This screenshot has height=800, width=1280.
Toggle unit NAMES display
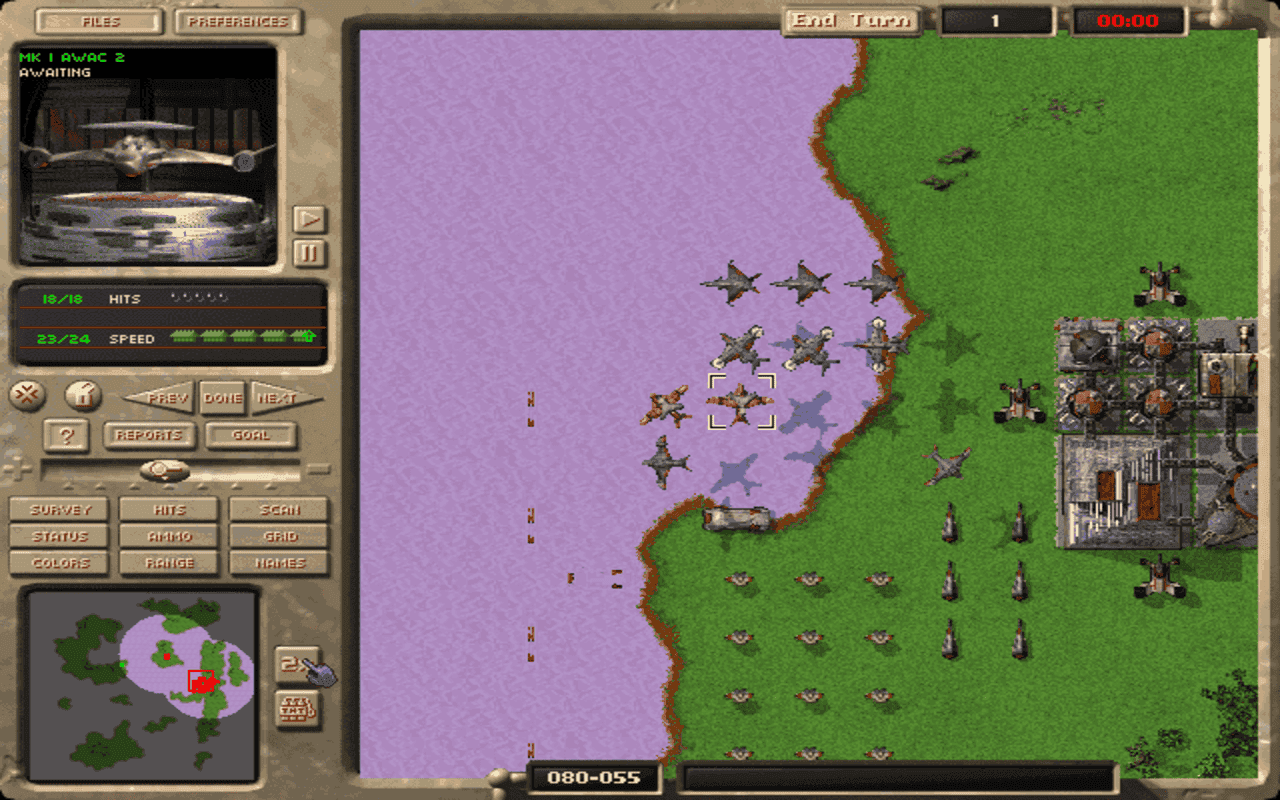[x=278, y=562]
